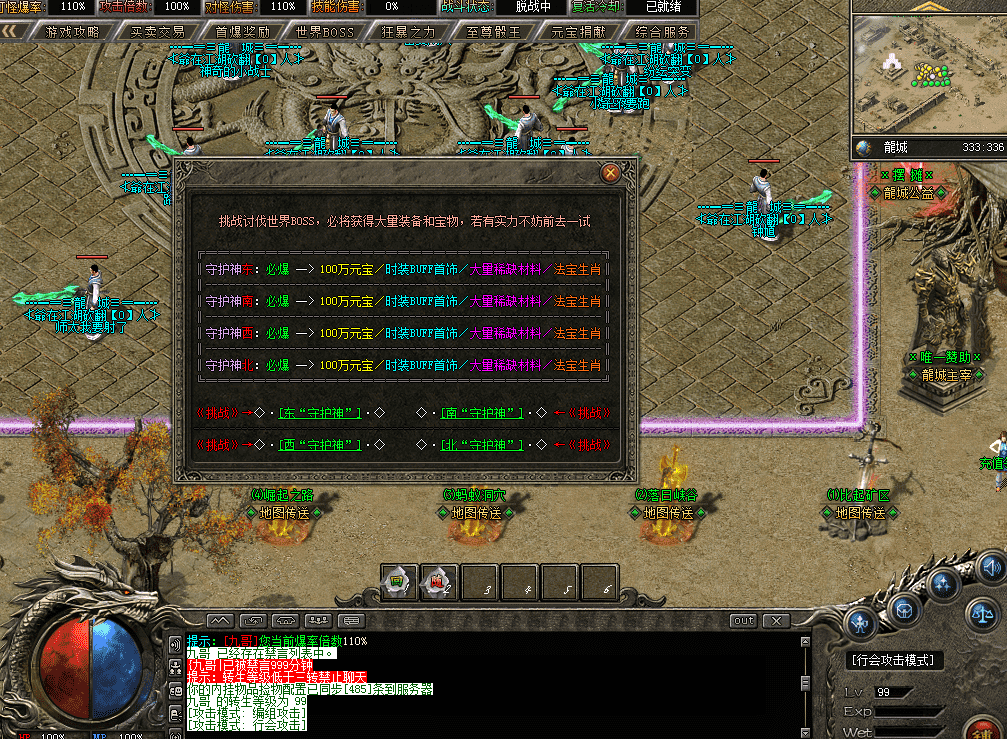The image size is (1007, 739).
Task: Pick the 北 "守护神" challenge link
Action: tap(483, 444)
